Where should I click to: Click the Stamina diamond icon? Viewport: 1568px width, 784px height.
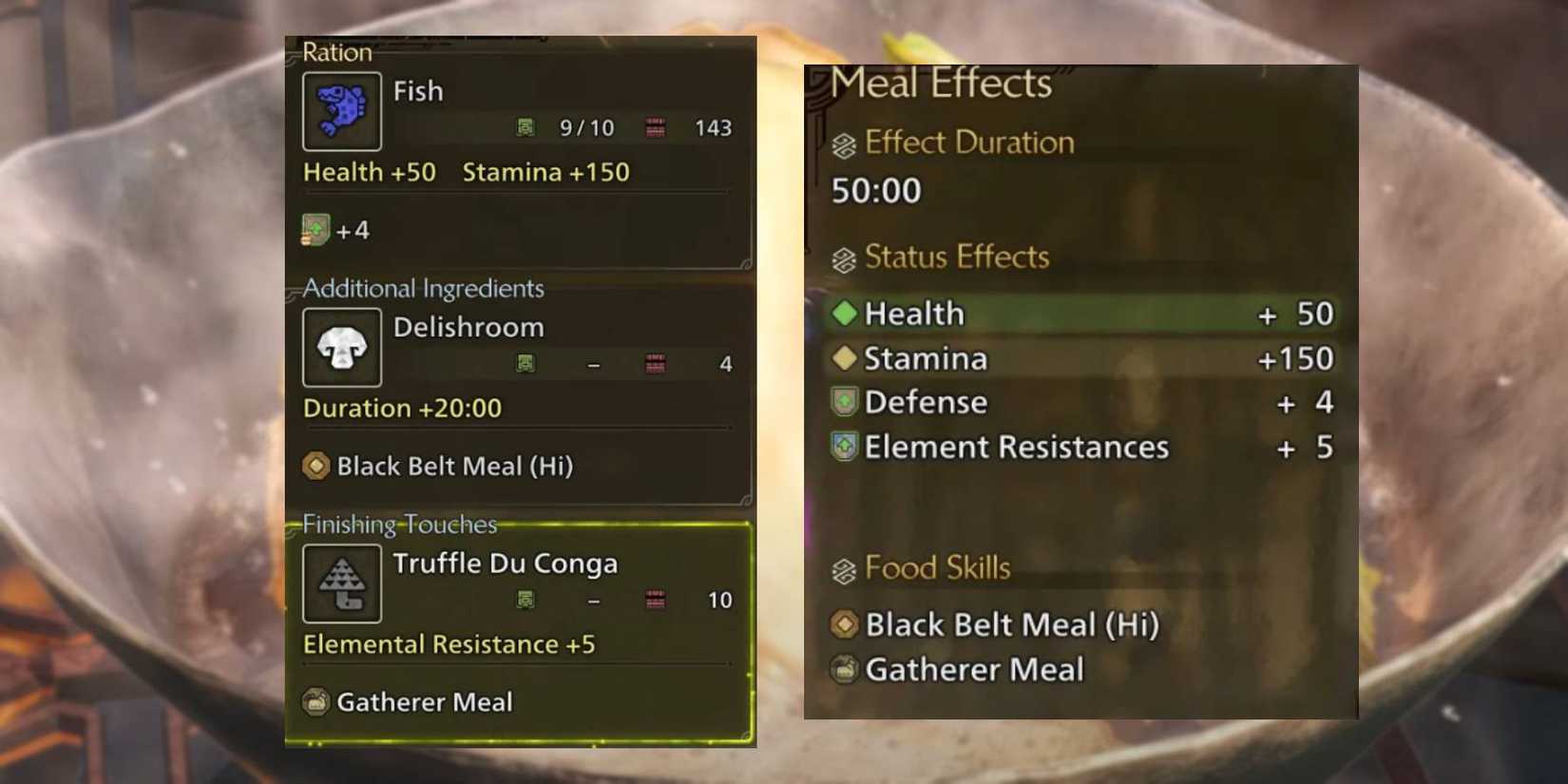pos(844,358)
